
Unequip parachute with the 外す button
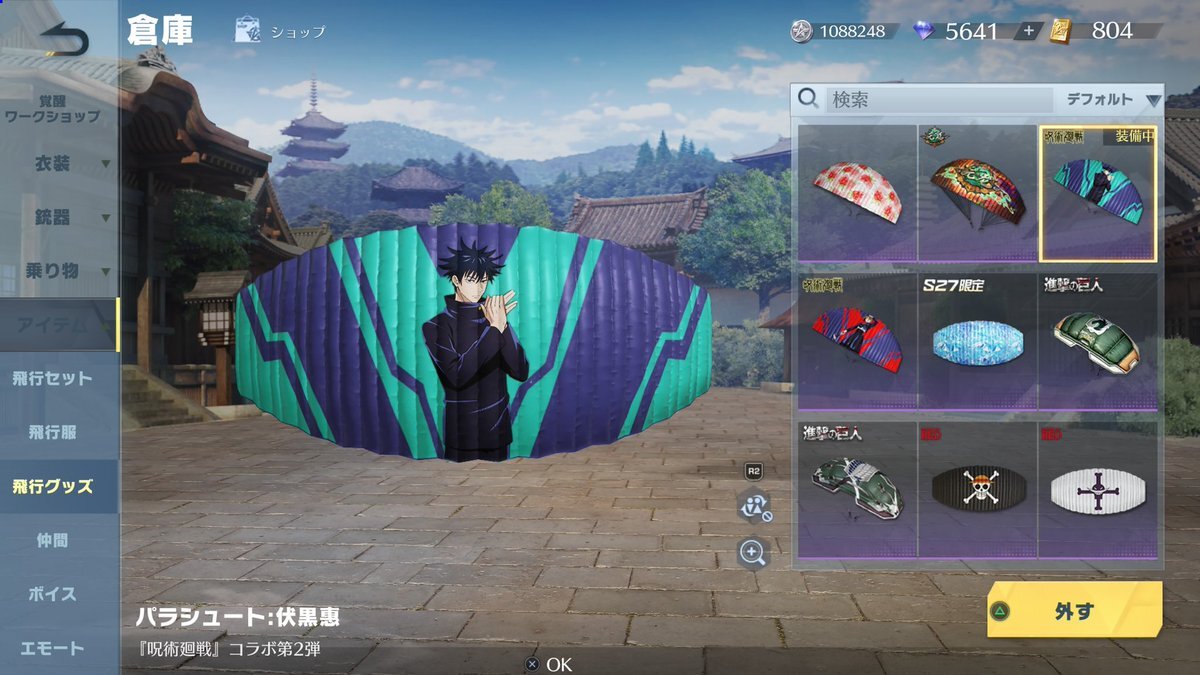(x=1074, y=610)
